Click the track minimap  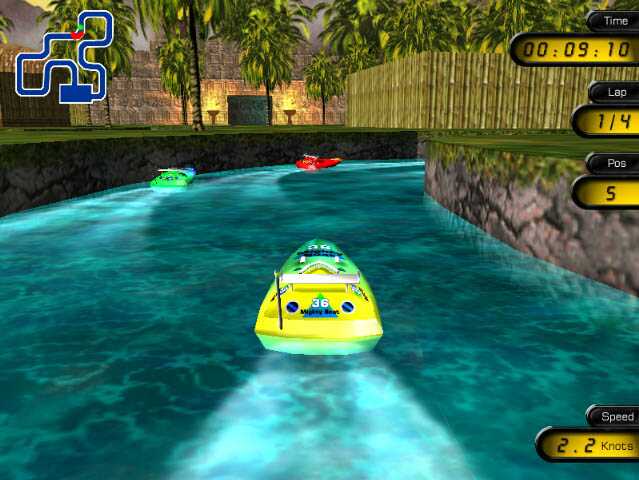[62, 57]
